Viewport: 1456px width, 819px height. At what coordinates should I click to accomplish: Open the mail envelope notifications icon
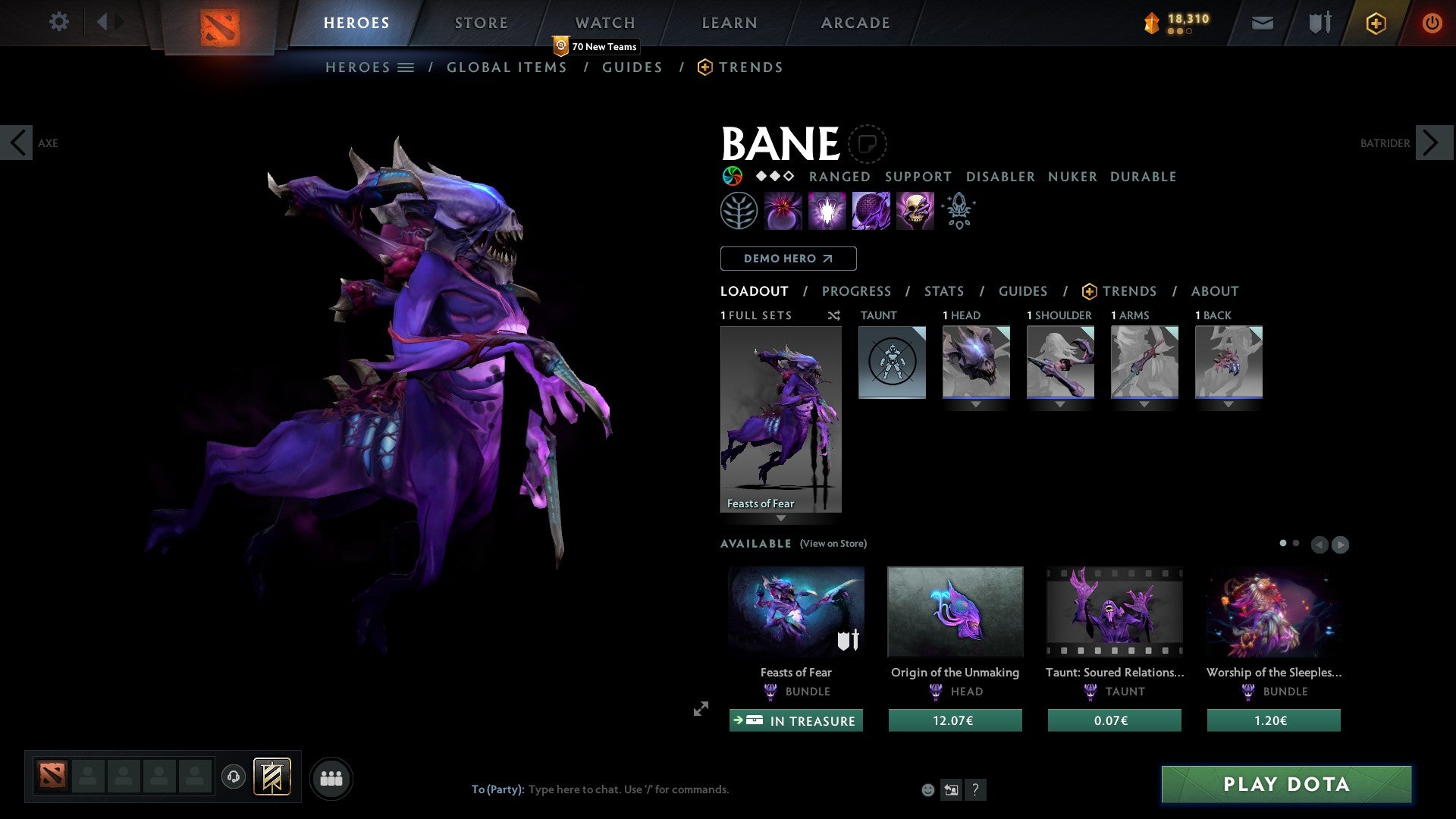click(x=1262, y=23)
